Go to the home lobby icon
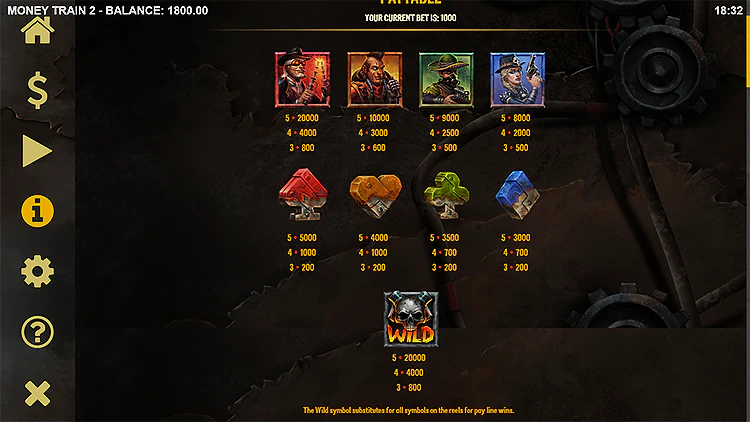This screenshot has height=422, width=750. 37,31
